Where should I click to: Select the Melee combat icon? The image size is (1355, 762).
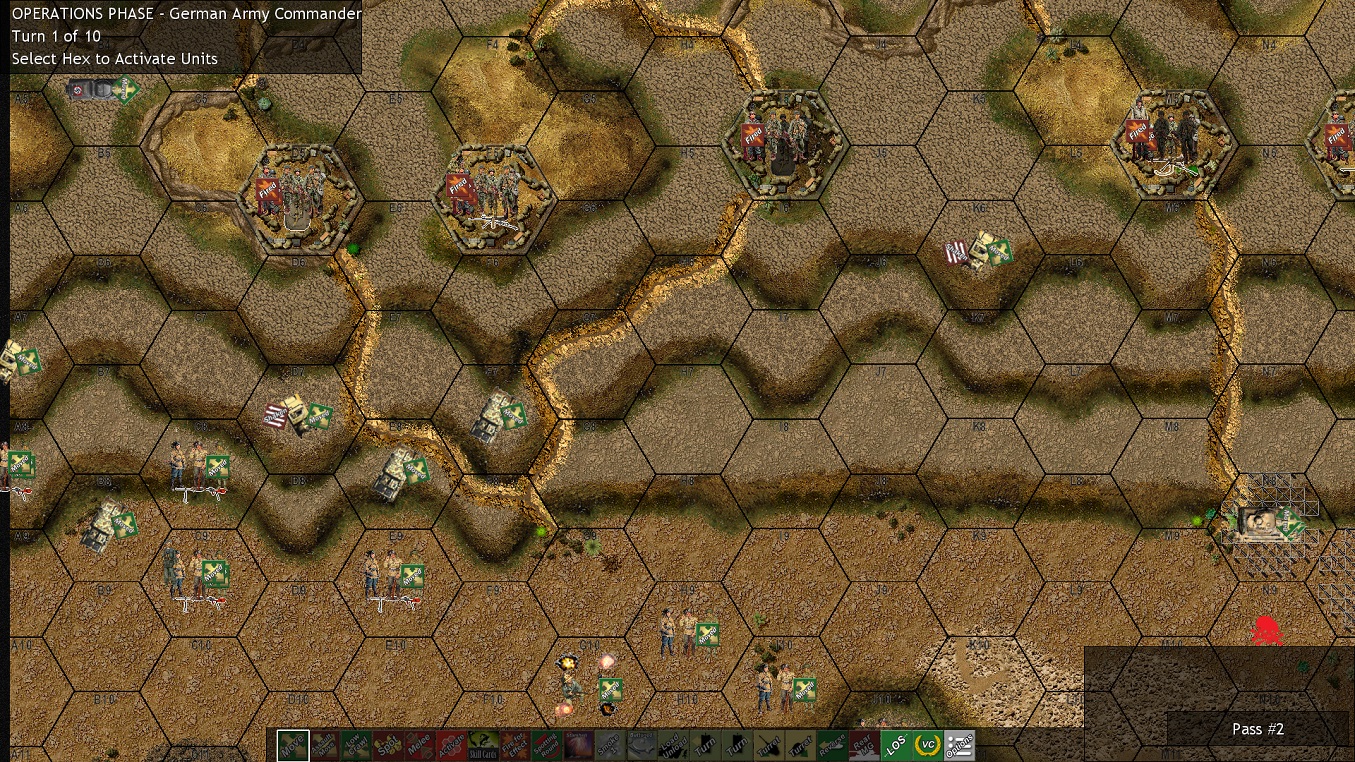point(422,745)
